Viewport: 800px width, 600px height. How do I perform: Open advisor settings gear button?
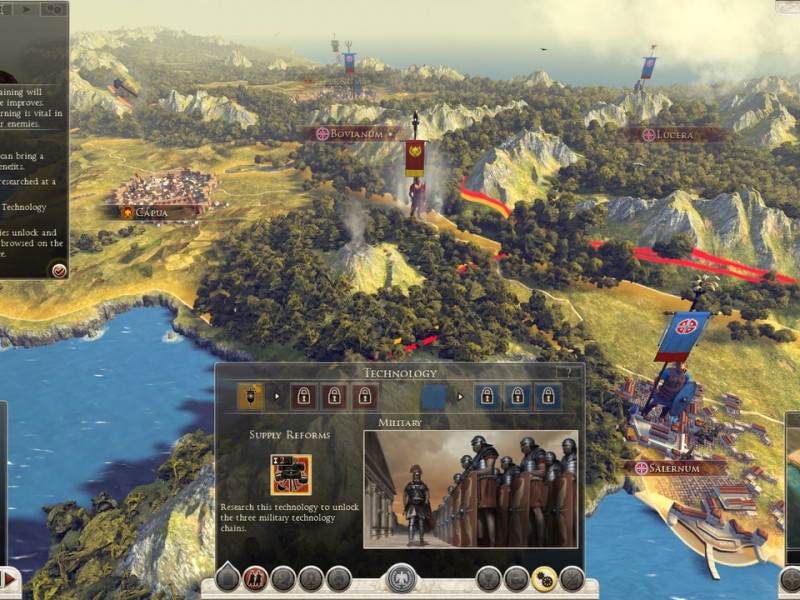coord(54,9)
